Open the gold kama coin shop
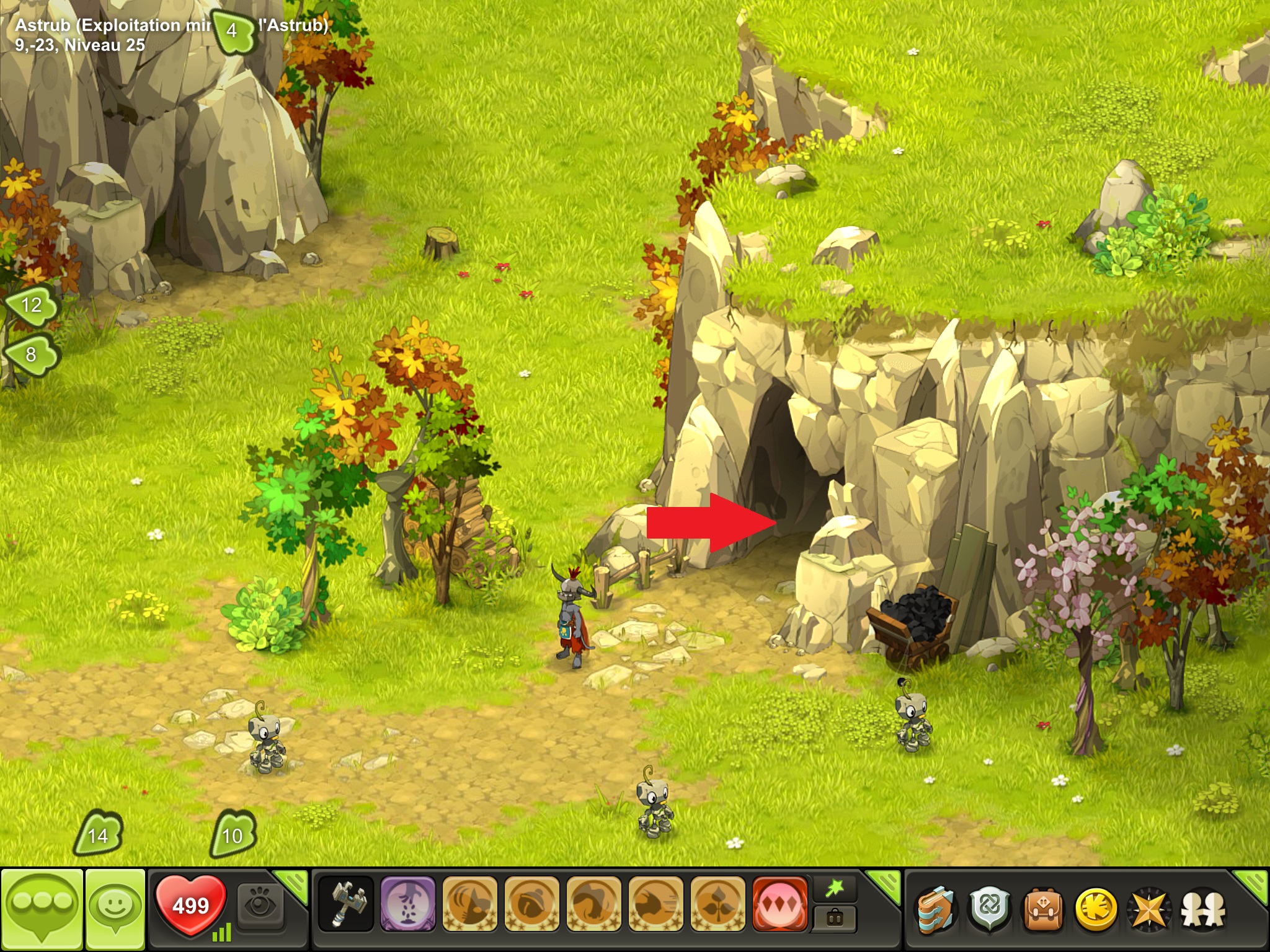This screenshot has height=952, width=1270. (1096, 909)
